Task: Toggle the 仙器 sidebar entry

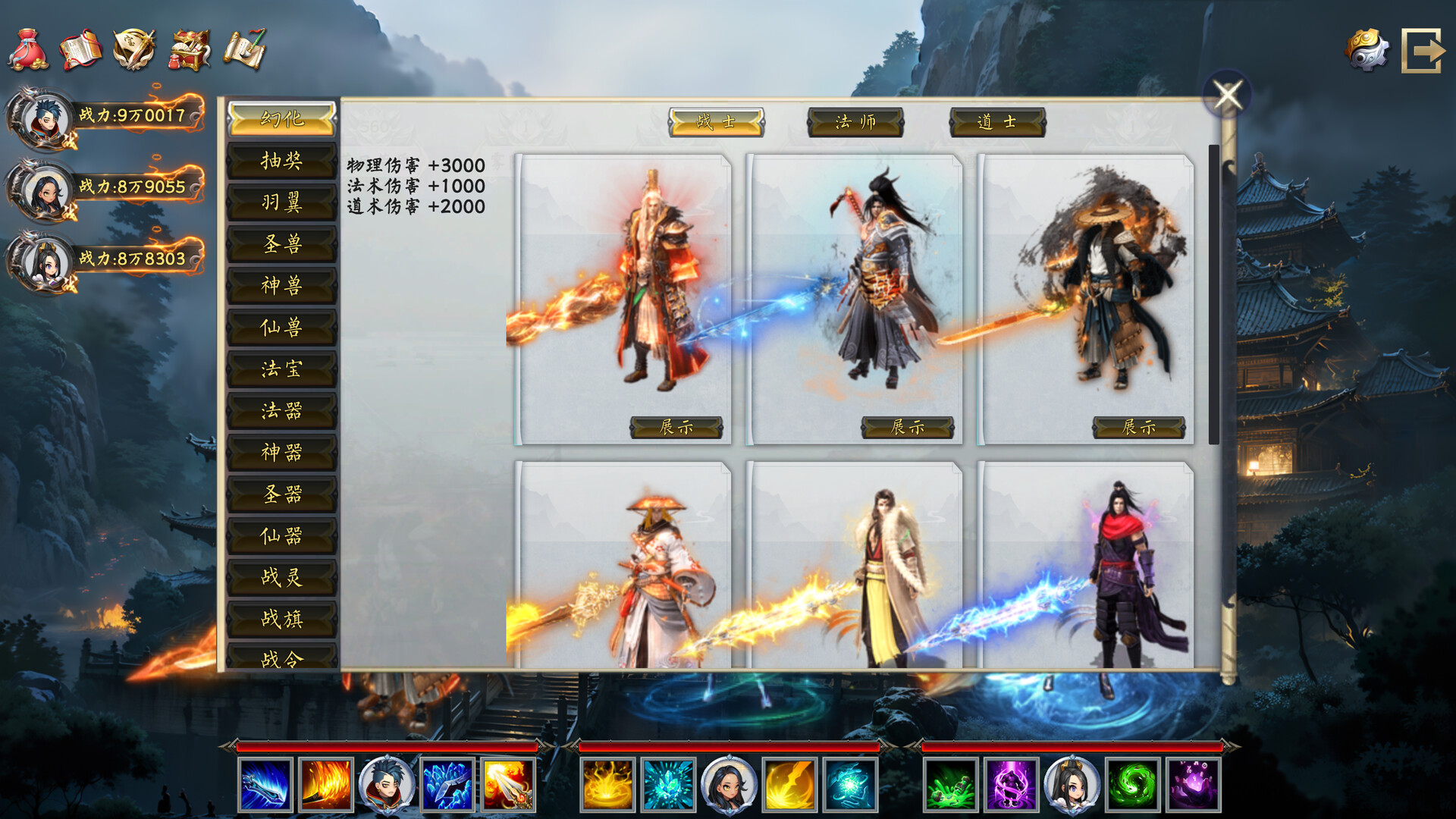Action: point(281,536)
